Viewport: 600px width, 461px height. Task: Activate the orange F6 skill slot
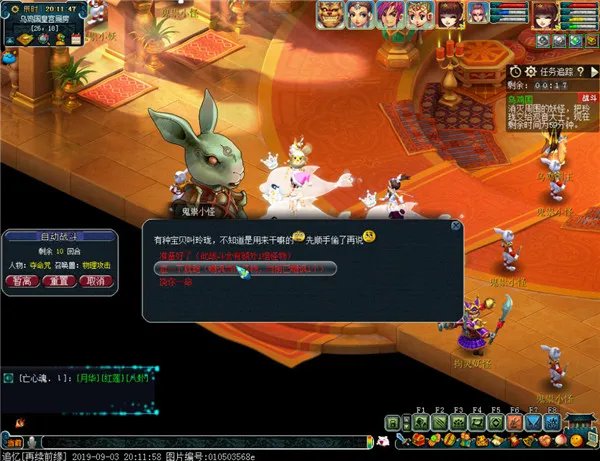coord(514,422)
